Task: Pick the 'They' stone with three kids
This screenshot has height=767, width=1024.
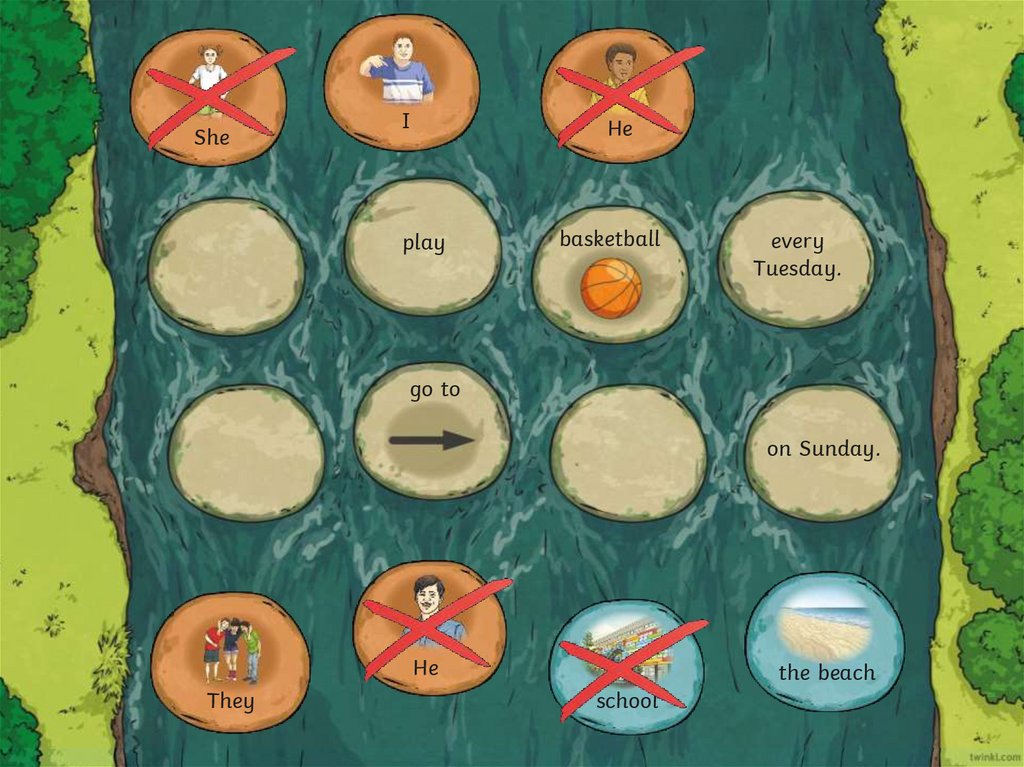Action: pos(230,662)
